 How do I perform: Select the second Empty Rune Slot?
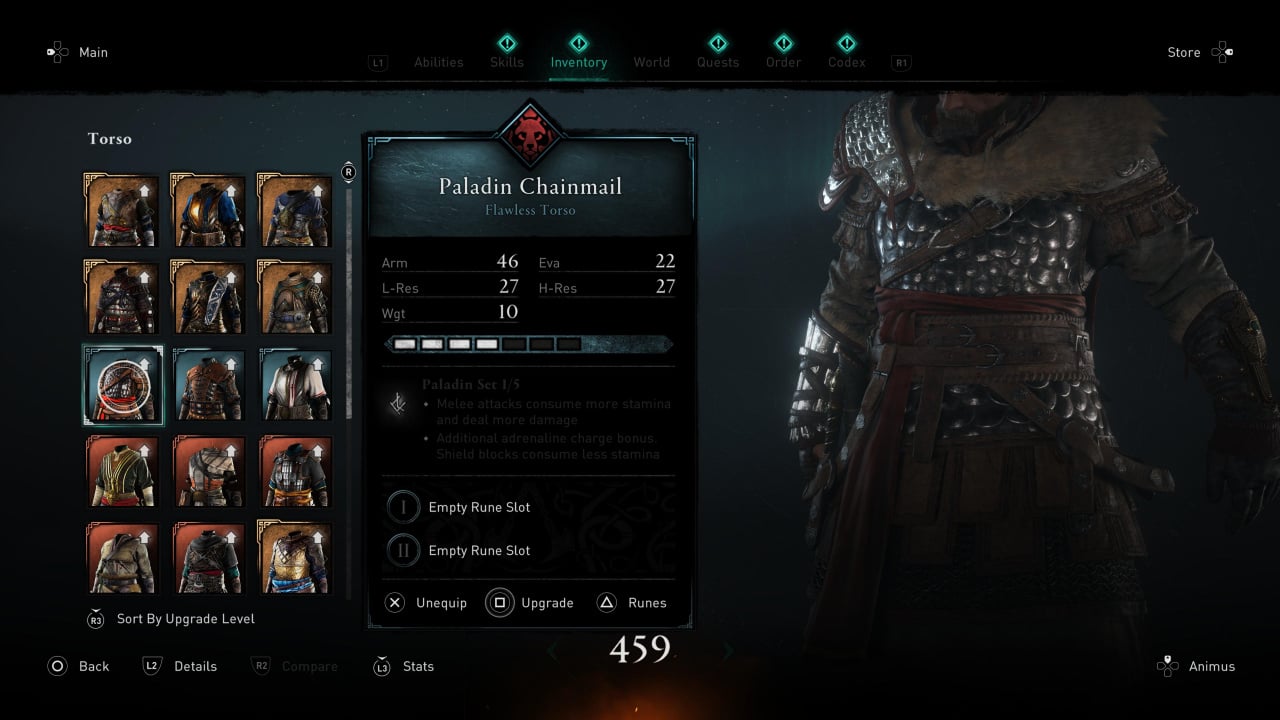point(478,550)
